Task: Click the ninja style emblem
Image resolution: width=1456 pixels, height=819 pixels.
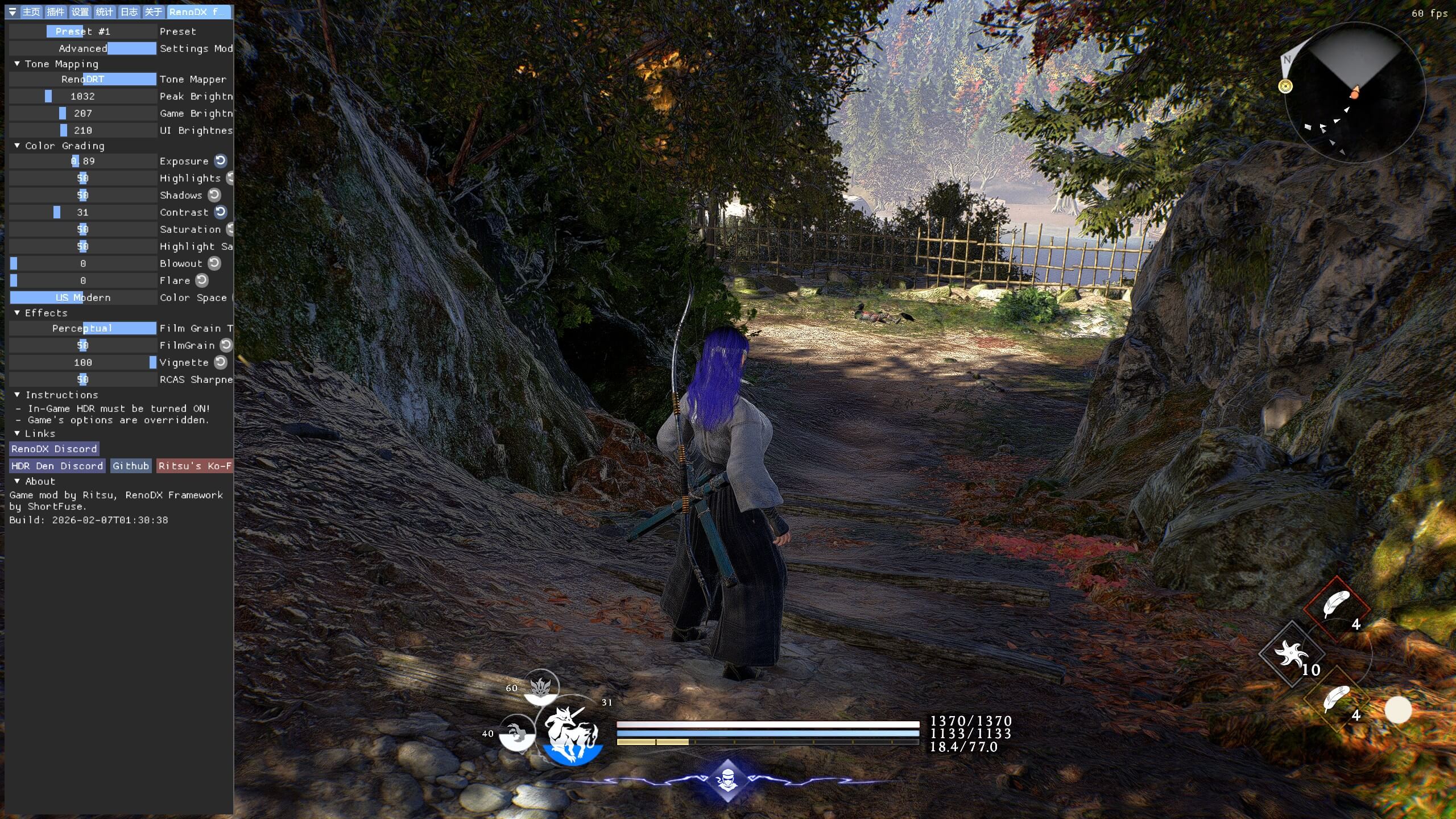Action: [x=727, y=780]
